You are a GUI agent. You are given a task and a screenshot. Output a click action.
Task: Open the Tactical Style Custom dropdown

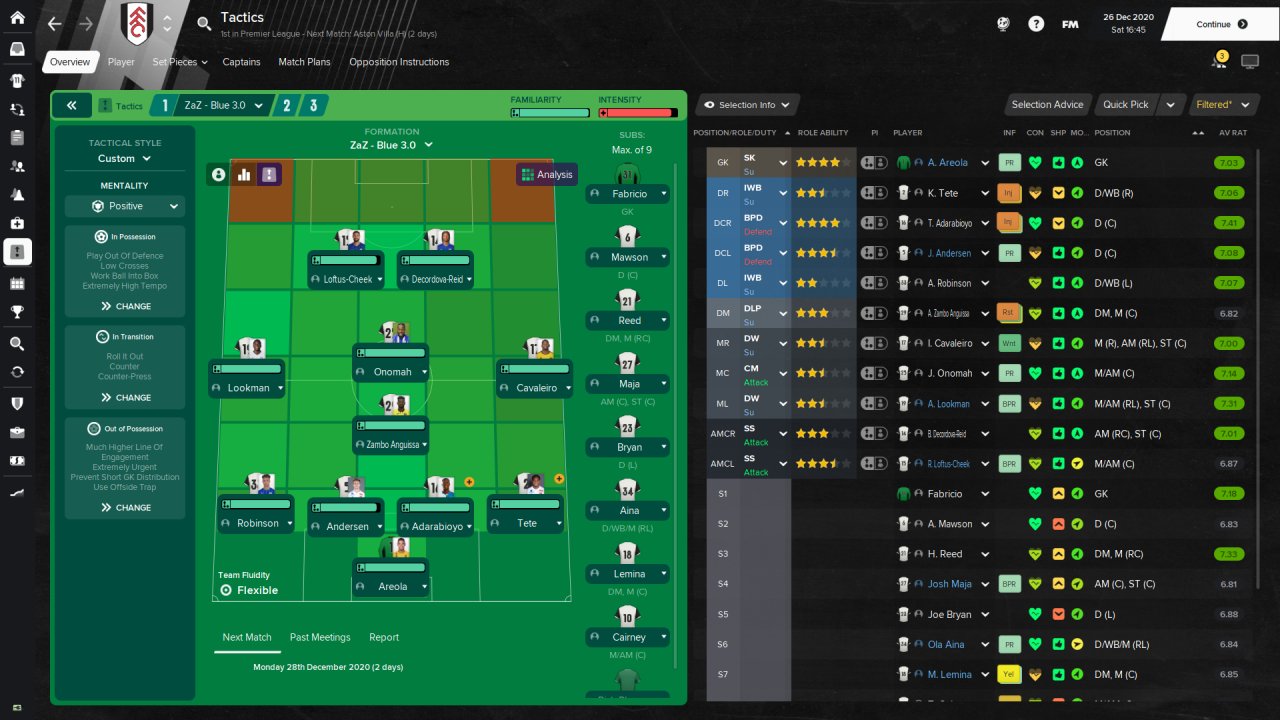point(125,159)
